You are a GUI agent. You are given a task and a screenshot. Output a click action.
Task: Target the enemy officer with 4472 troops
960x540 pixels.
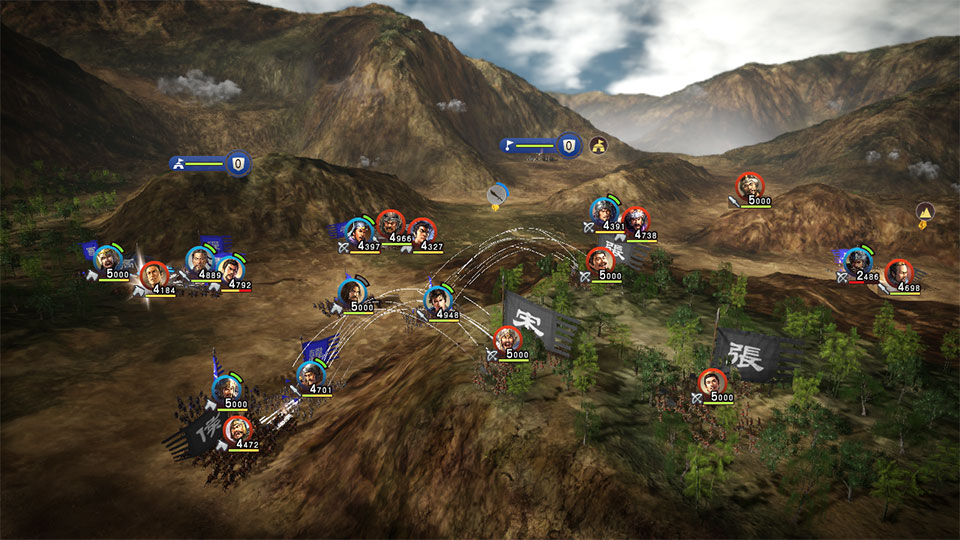238,430
